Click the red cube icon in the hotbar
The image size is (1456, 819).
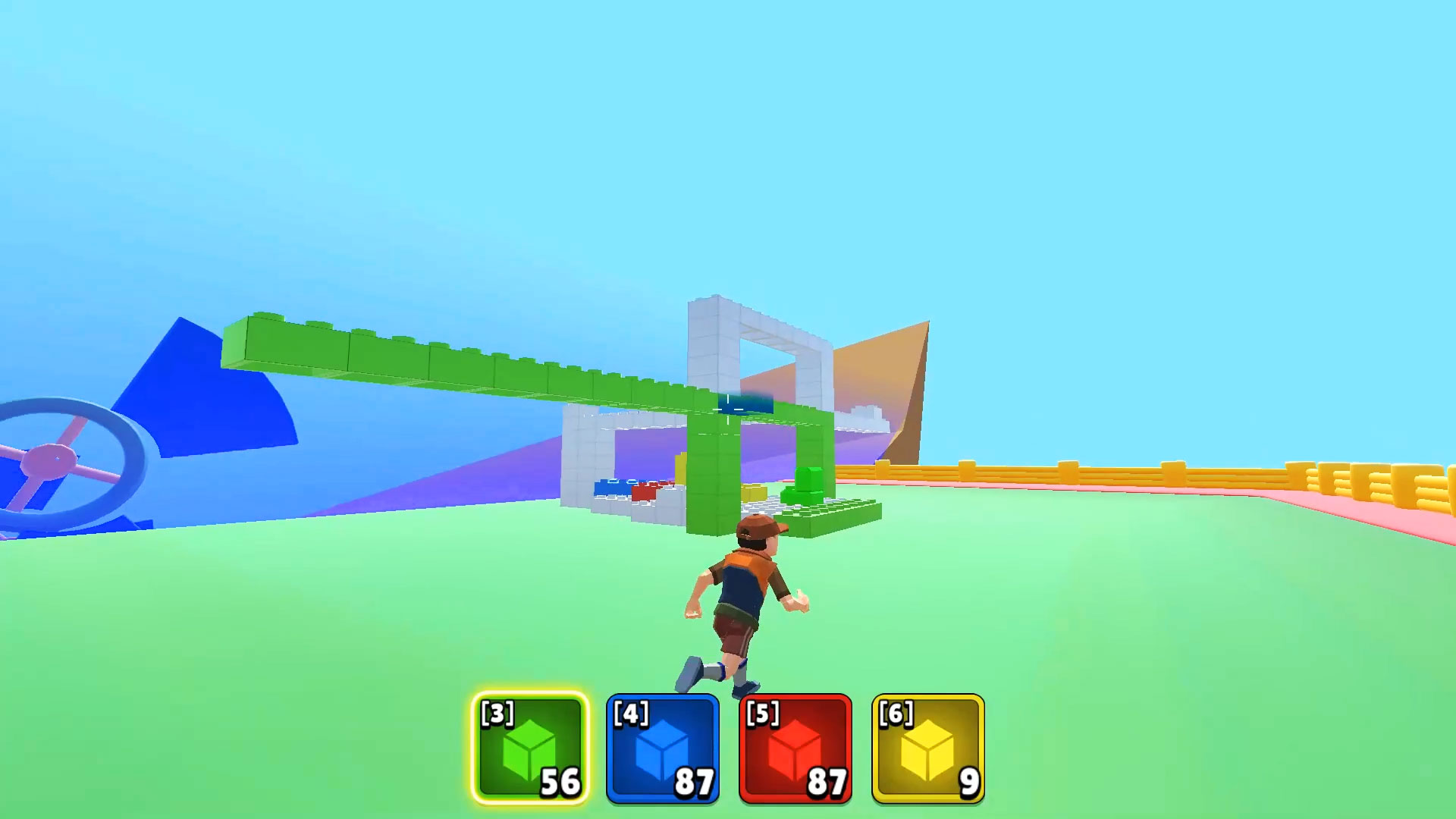point(794,751)
